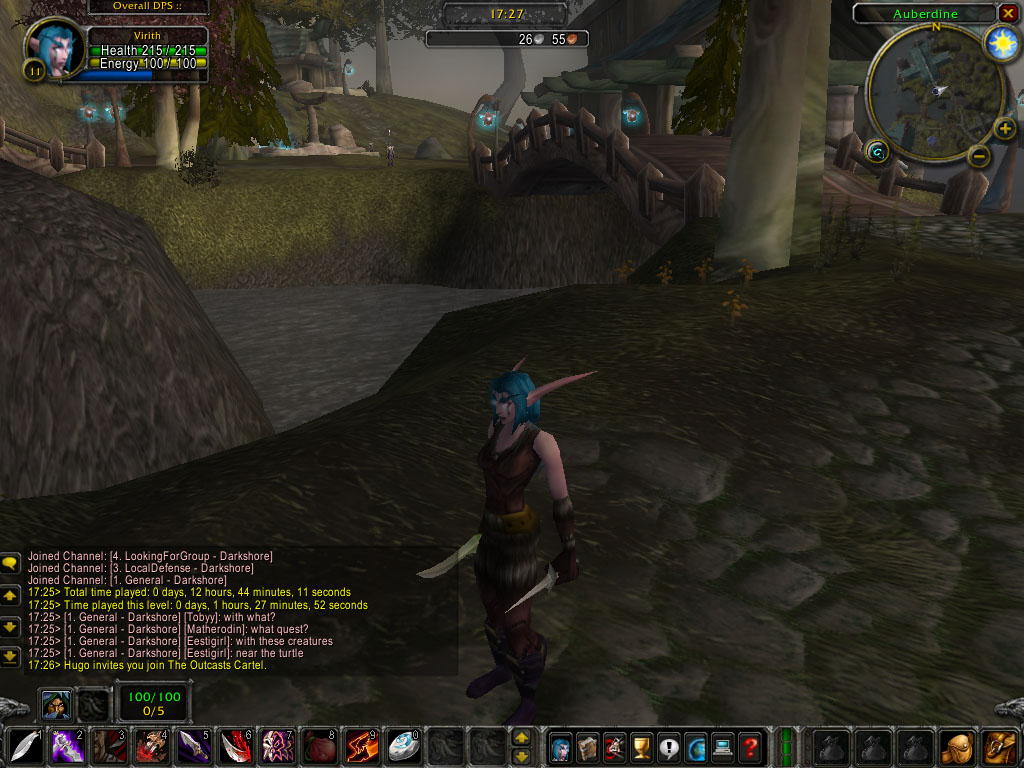Open the chat speech bubble menu
1024x768 pixels.
10,564
